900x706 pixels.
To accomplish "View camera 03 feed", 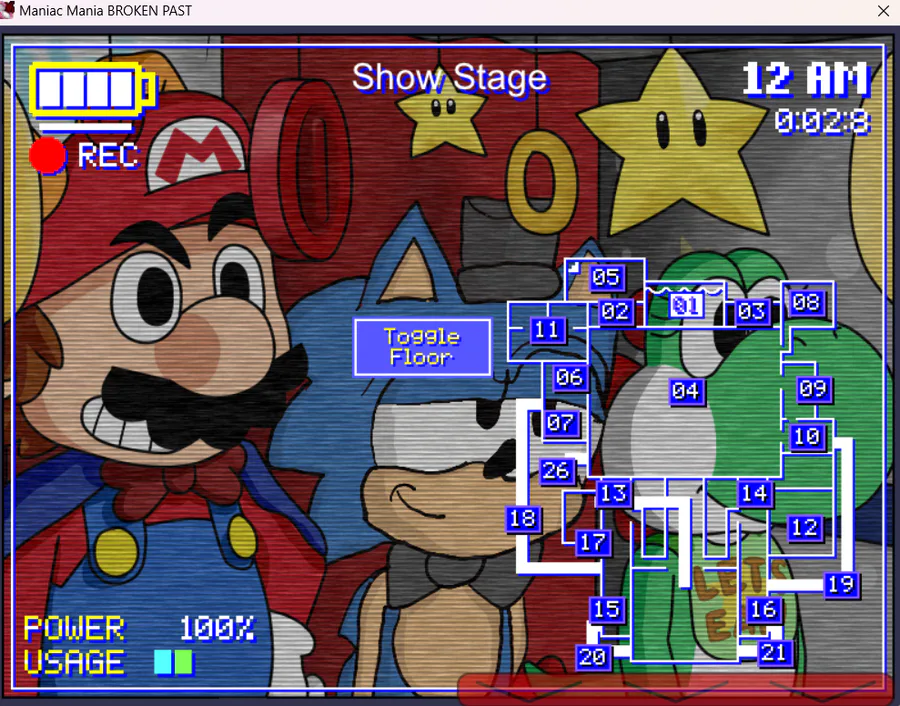I will click(751, 311).
